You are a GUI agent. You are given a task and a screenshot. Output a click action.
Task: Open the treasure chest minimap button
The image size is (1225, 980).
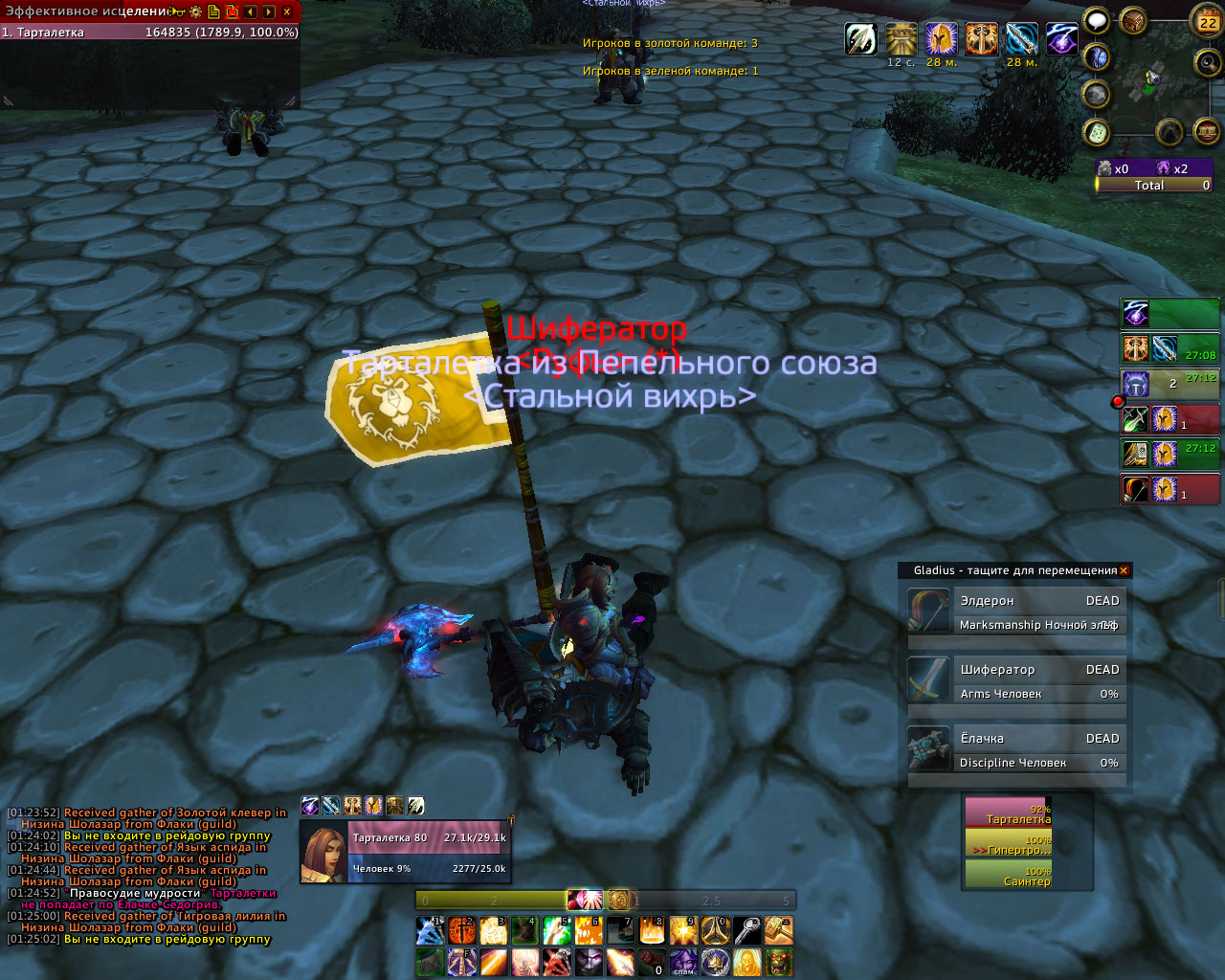coord(1134,21)
